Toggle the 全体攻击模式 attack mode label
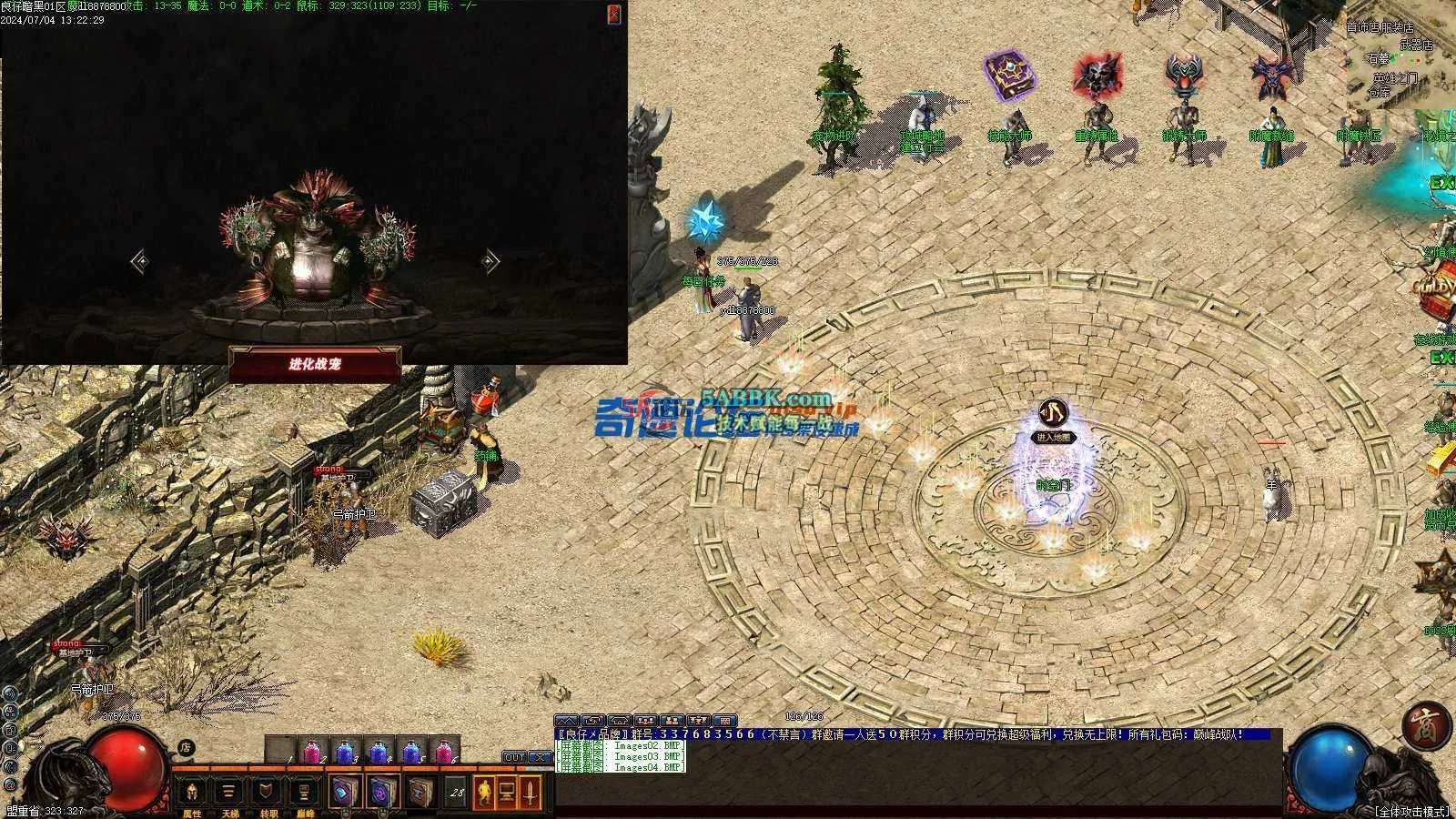The width and height of the screenshot is (1456, 819). pyautogui.click(x=1411, y=811)
